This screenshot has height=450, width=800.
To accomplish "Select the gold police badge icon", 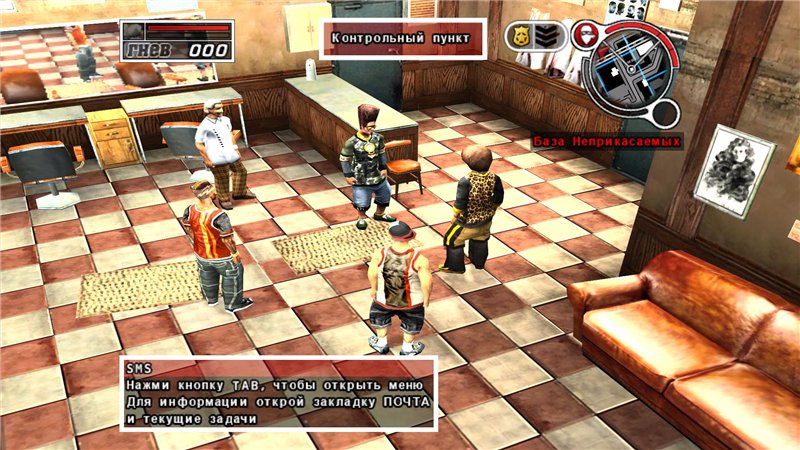I will coord(522,37).
